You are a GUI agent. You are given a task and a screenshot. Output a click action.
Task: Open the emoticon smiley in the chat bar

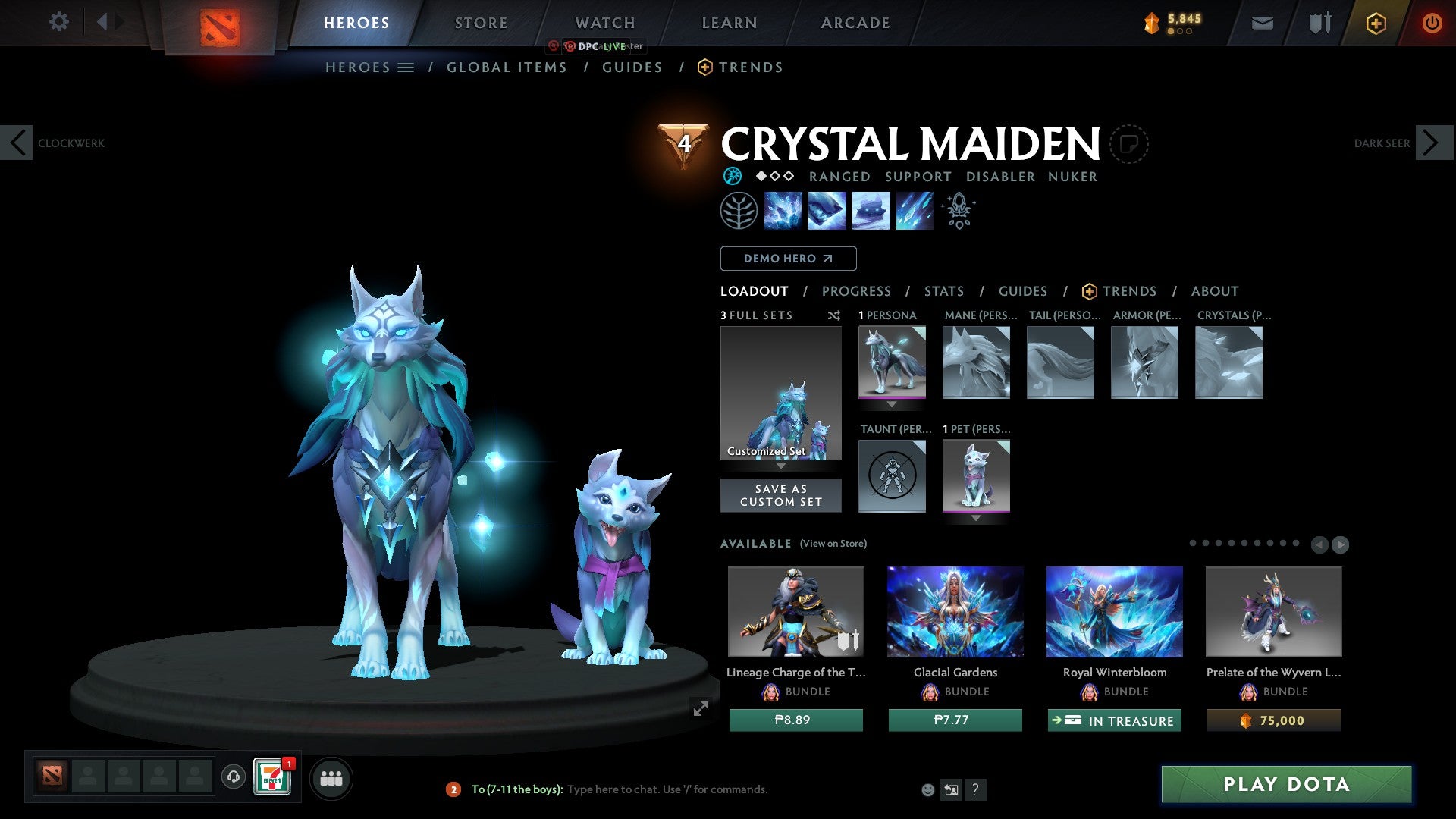pos(928,789)
